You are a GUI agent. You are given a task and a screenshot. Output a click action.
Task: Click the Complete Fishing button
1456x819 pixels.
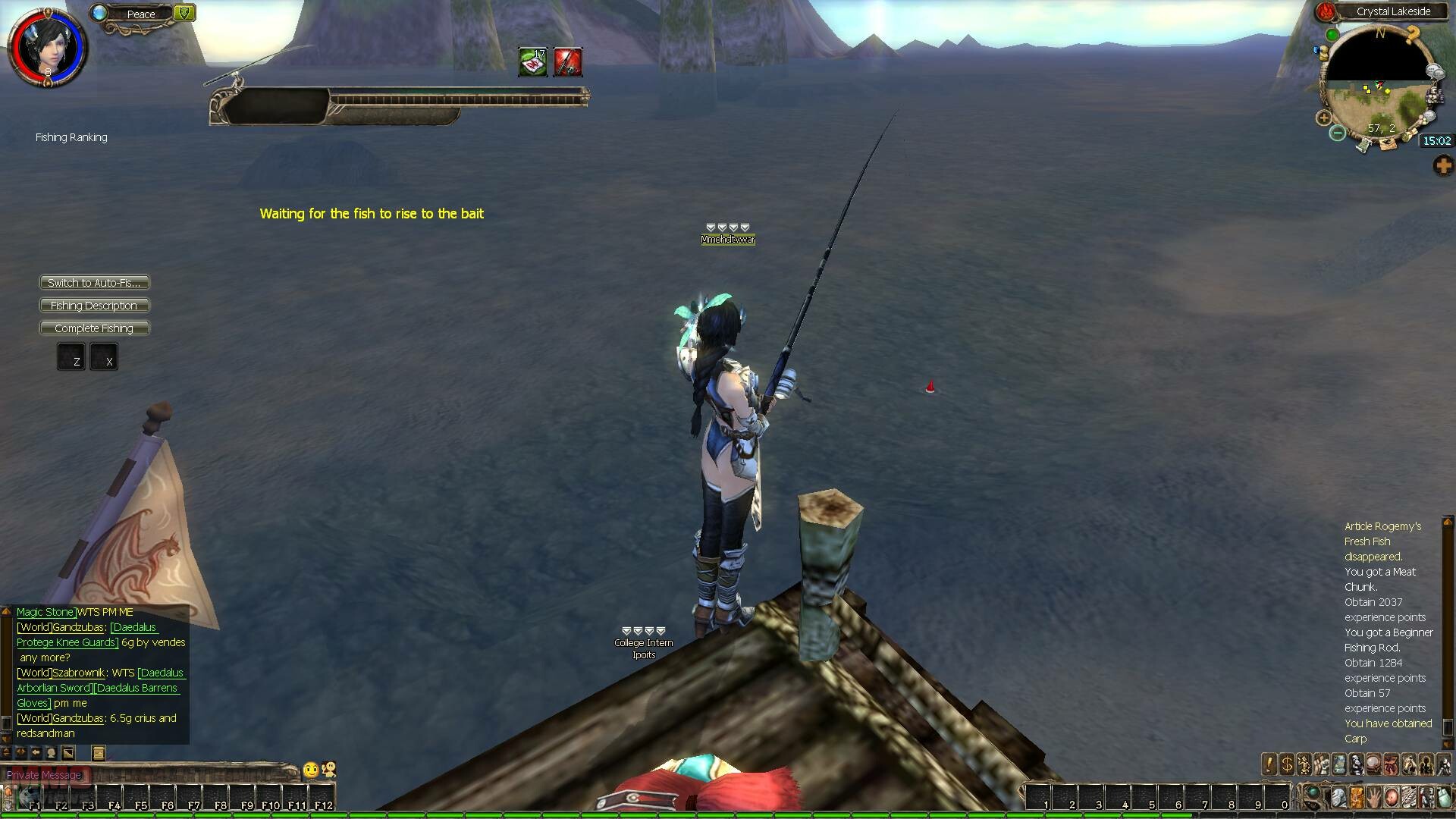point(94,328)
